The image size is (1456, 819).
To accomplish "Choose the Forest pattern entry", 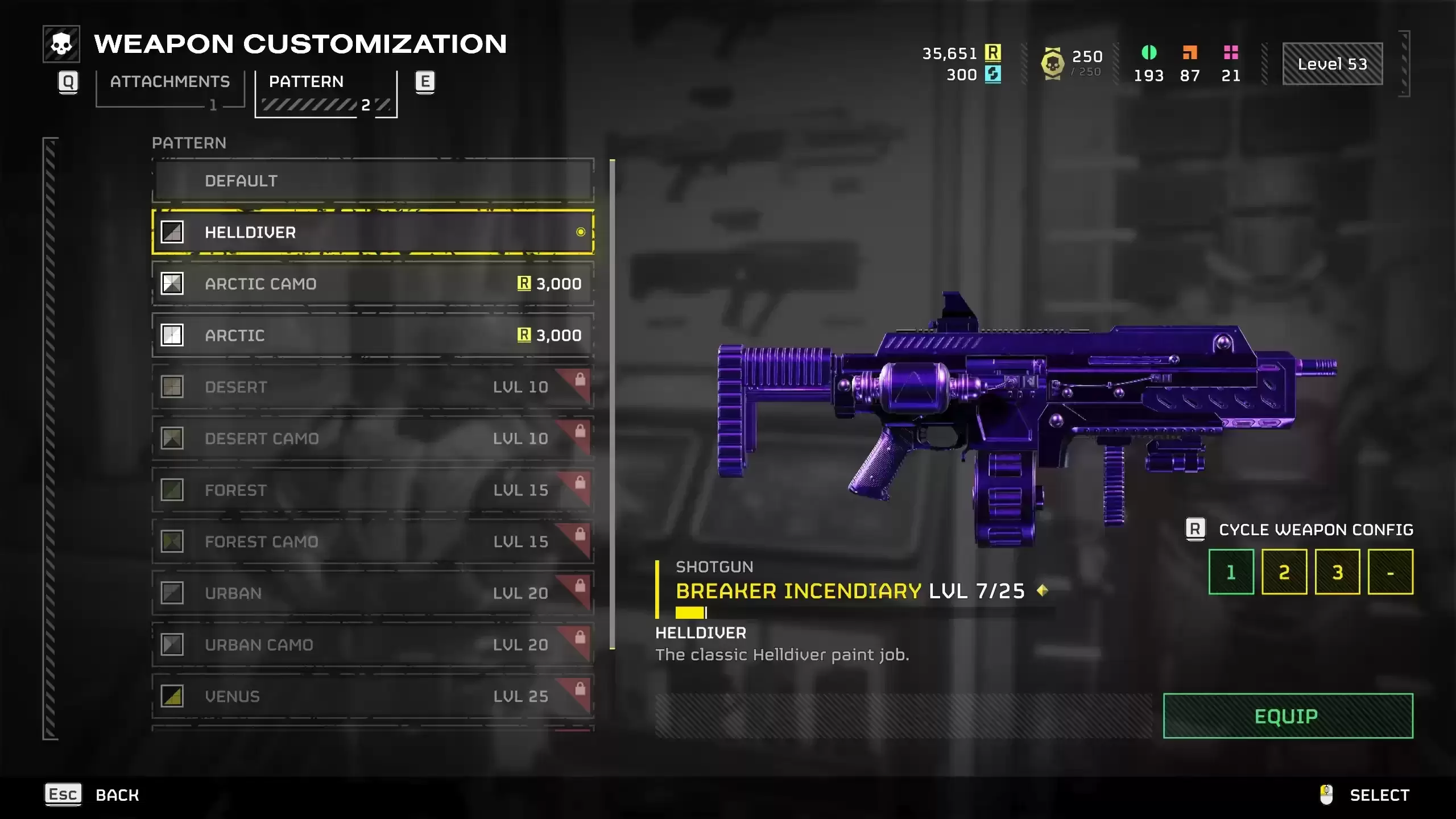I will tap(373, 490).
